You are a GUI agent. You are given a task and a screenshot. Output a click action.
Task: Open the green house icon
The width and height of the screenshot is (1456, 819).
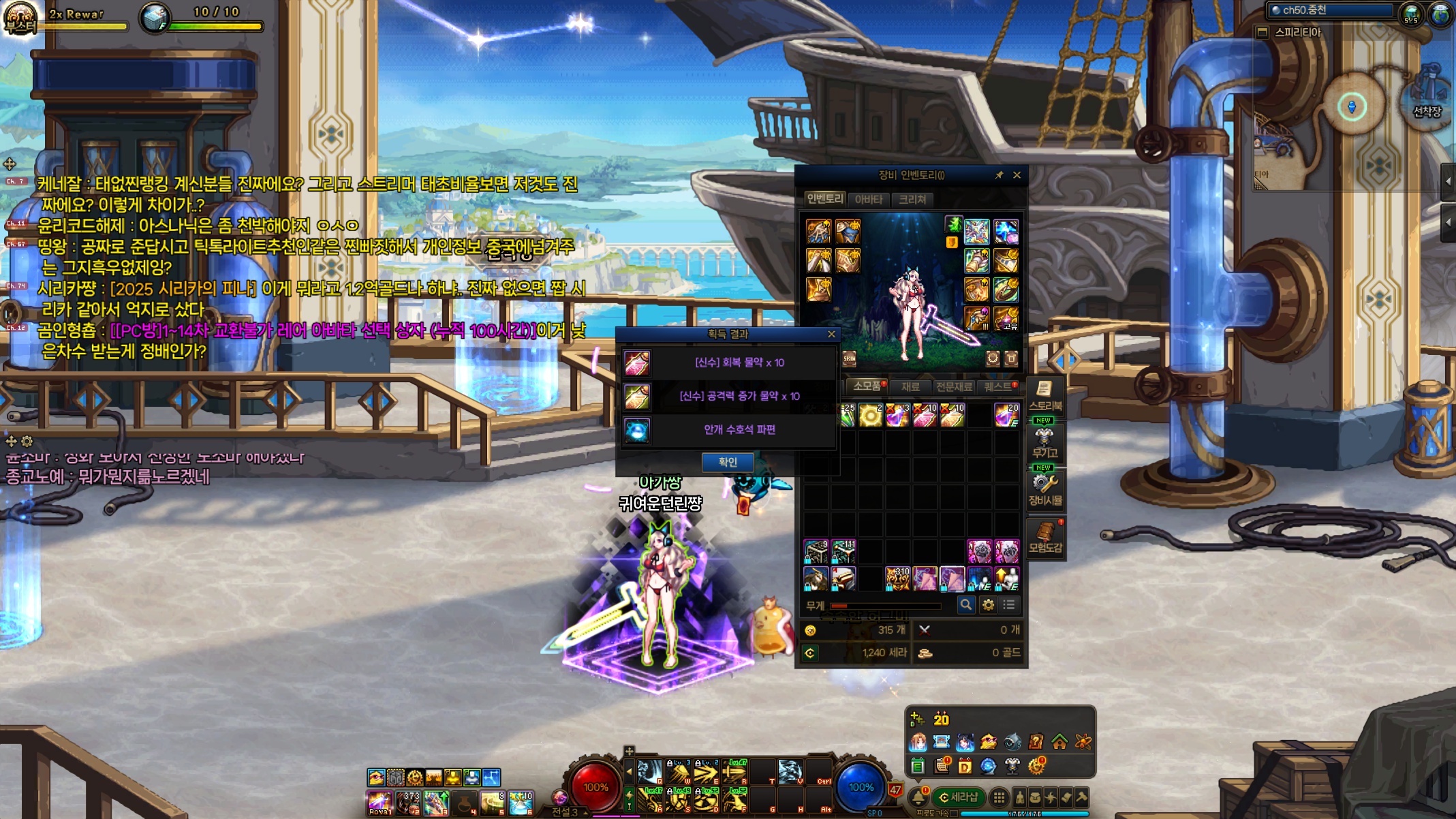(x=1059, y=741)
